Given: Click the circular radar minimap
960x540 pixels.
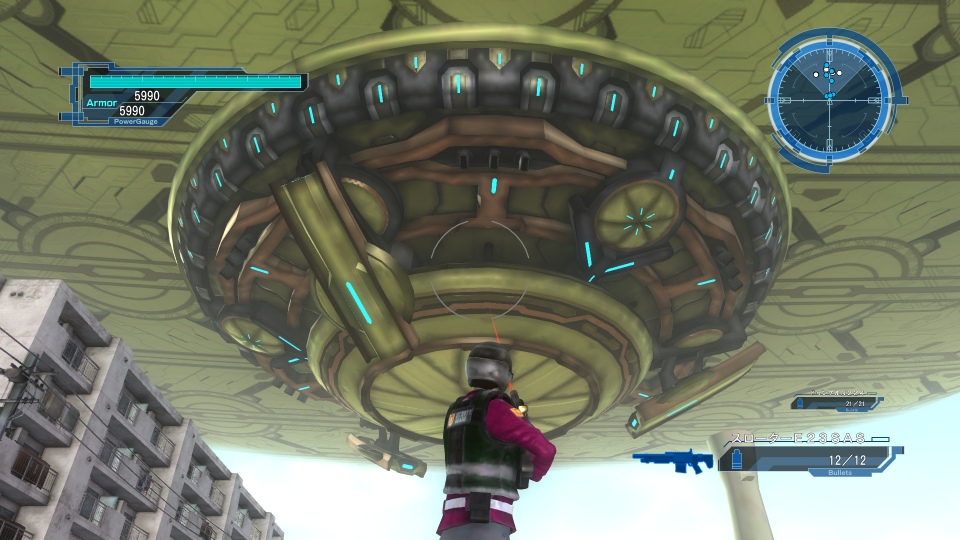Looking at the screenshot, I should [x=826, y=96].
